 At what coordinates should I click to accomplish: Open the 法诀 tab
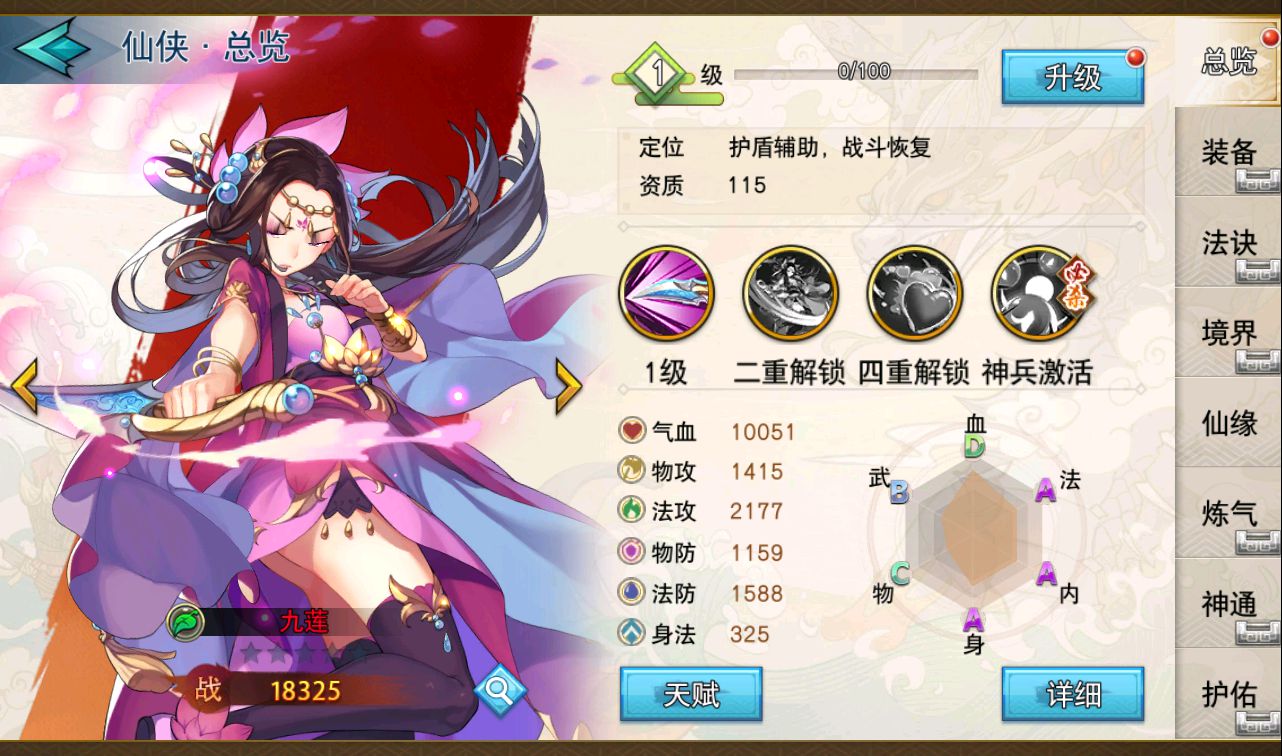[x=1228, y=243]
